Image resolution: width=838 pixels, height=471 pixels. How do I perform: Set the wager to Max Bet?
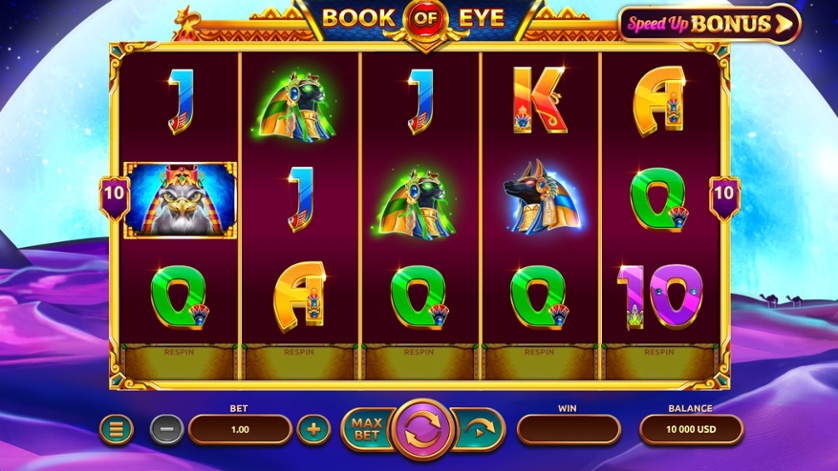pos(367,429)
